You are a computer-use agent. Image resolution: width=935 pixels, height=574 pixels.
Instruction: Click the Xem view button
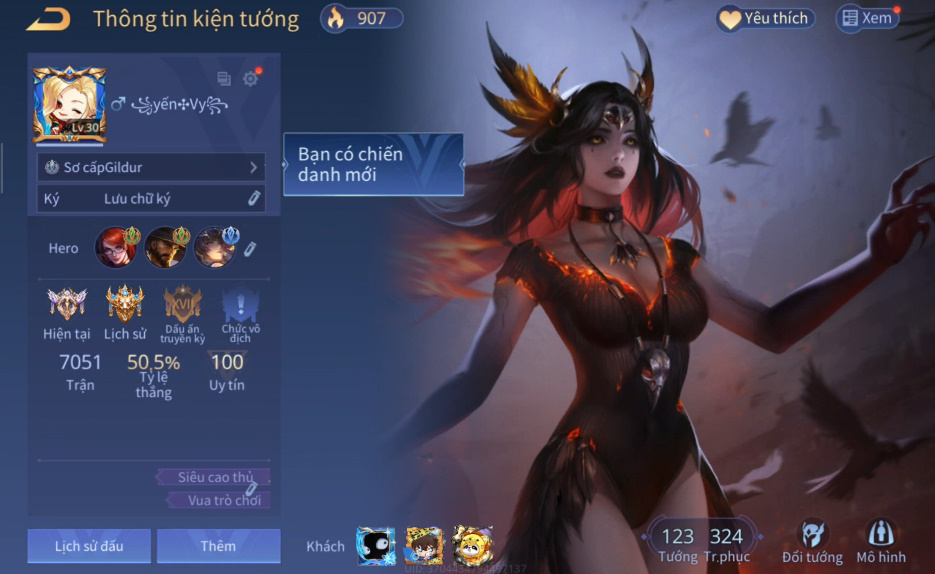867,18
